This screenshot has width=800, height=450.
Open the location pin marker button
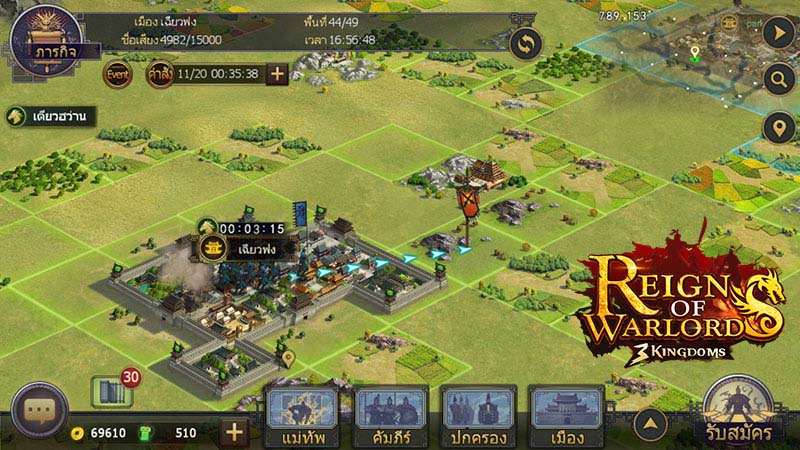[777, 128]
